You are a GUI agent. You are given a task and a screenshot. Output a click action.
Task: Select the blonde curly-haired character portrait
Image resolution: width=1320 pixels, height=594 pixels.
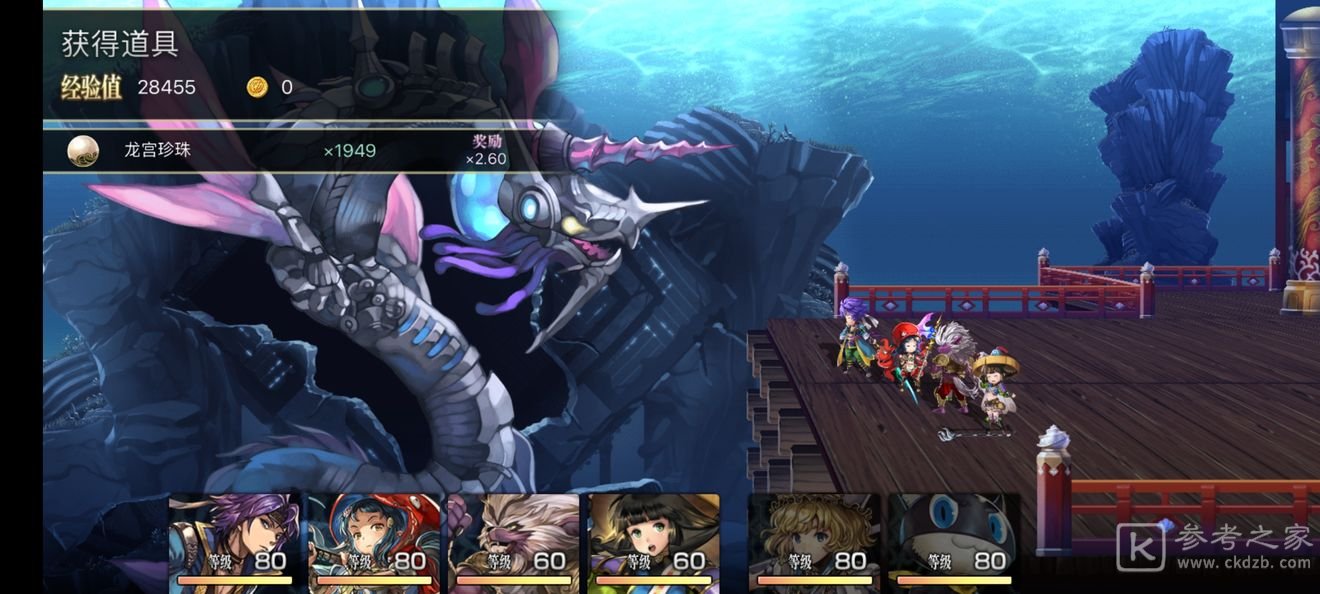coord(815,537)
